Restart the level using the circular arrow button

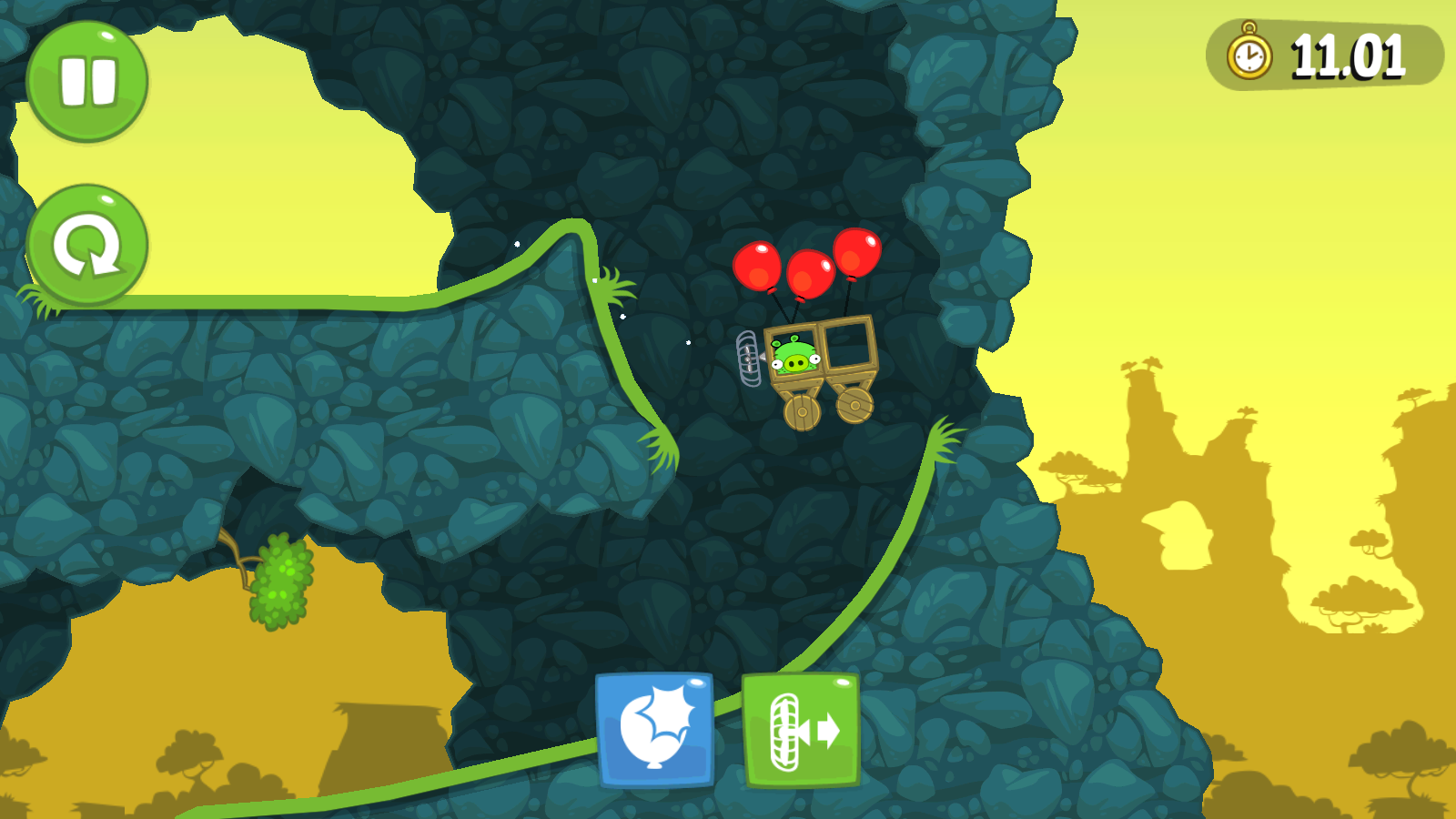click(87, 246)
